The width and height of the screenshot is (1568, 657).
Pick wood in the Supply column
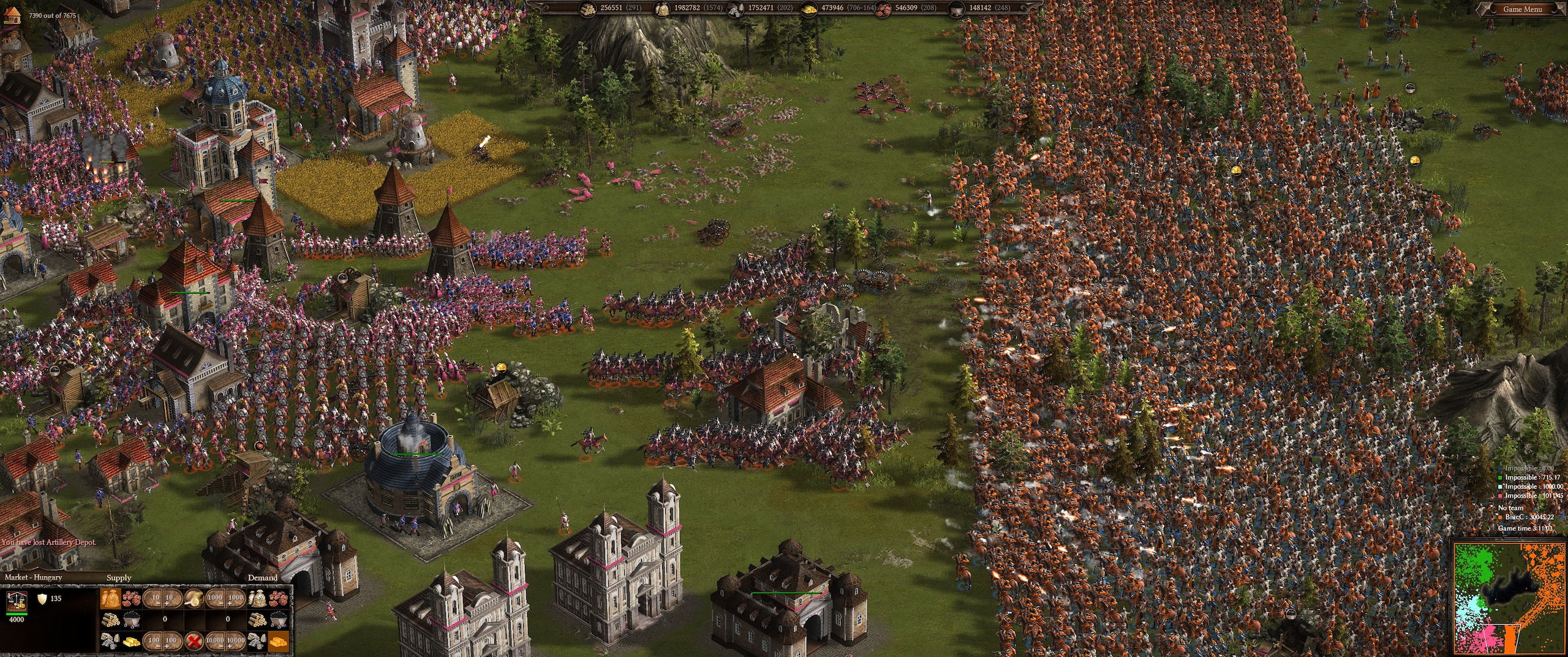tap(111, 619)
